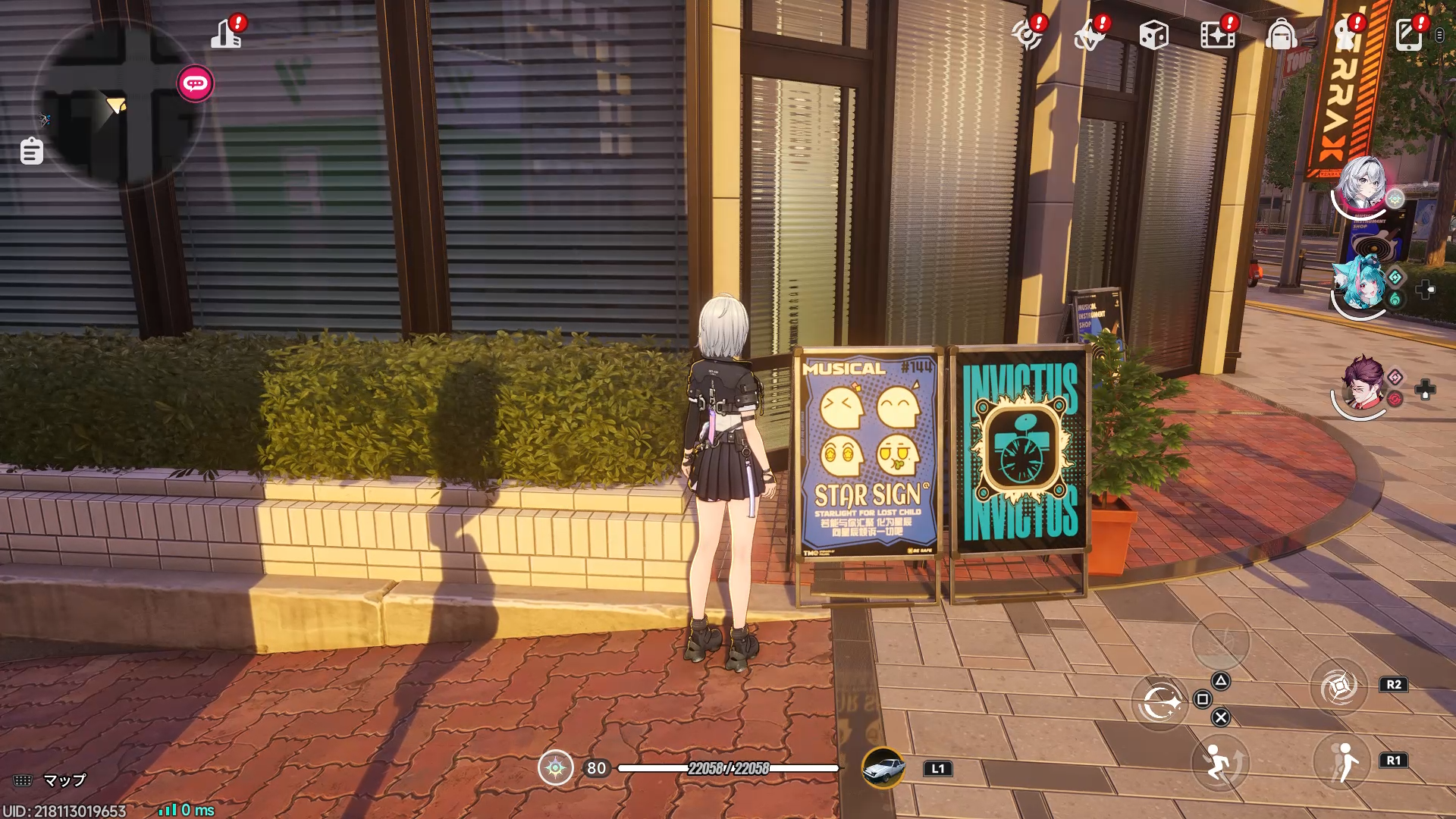This screenshot has height=819, width=1456.
Task: Switch to the white-haired party character
Action: click(1361, 186)
